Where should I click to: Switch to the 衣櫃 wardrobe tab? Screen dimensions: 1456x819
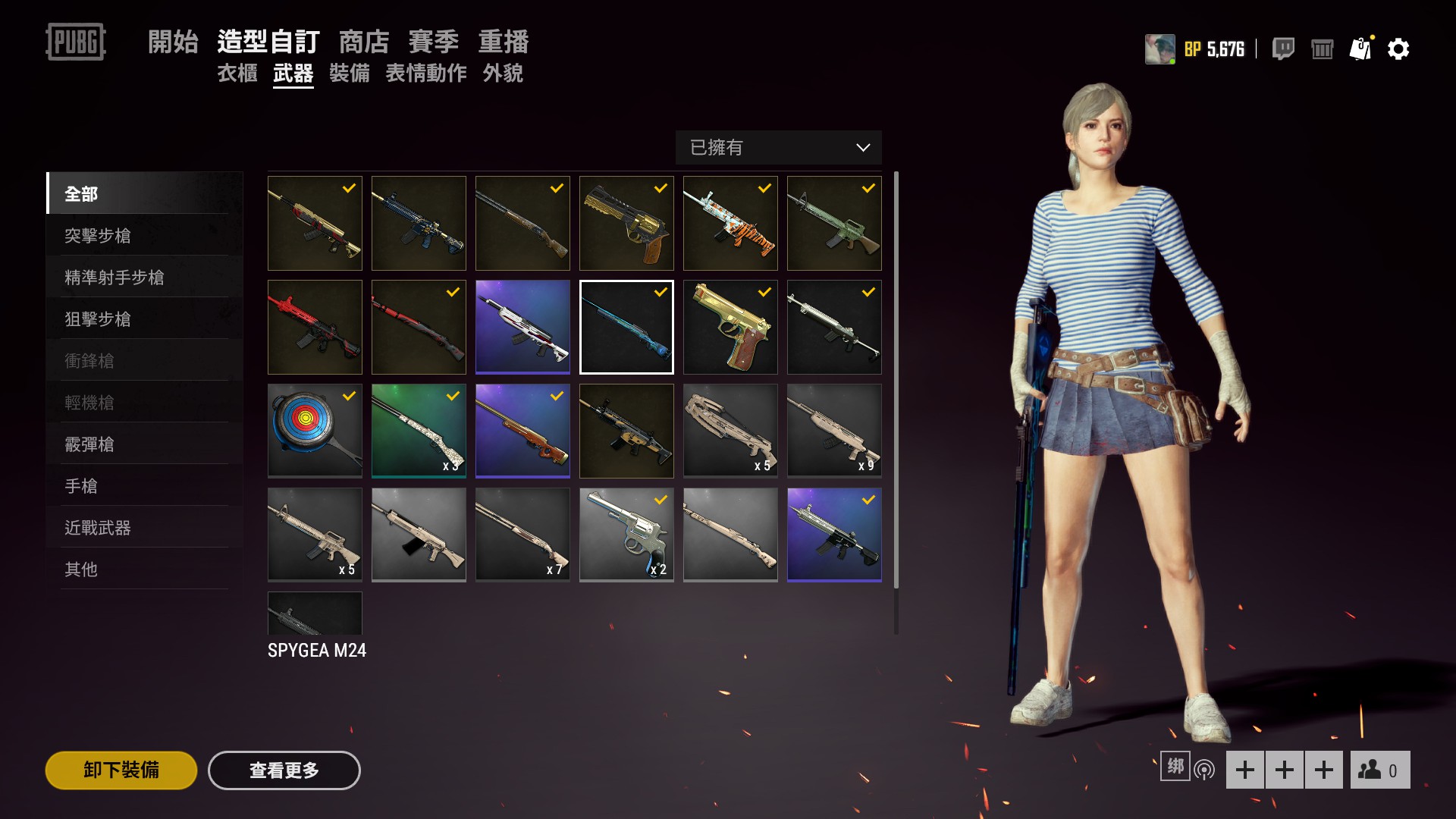(237, 74)
